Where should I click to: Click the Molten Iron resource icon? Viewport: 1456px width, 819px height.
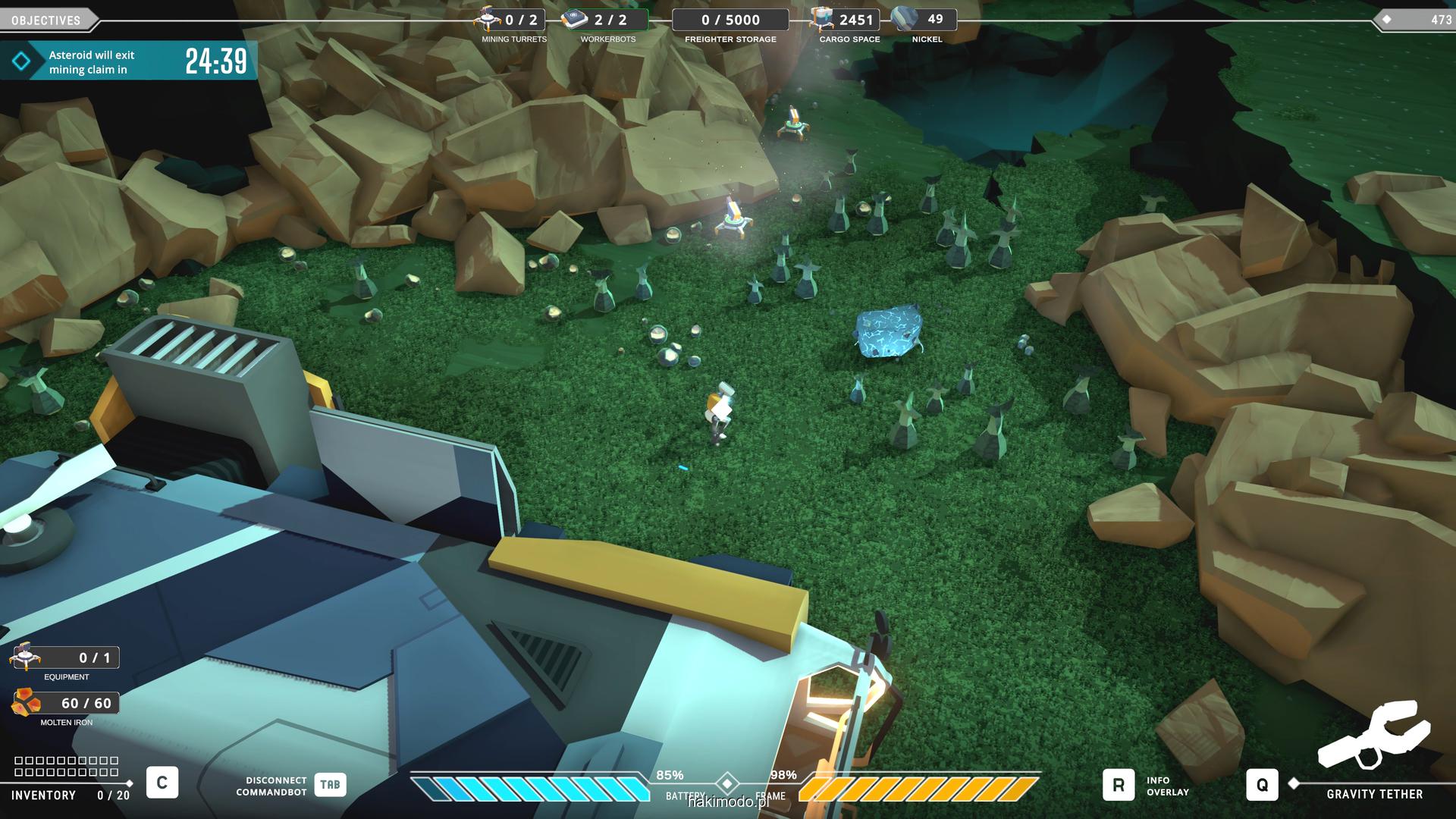point(27,702)
